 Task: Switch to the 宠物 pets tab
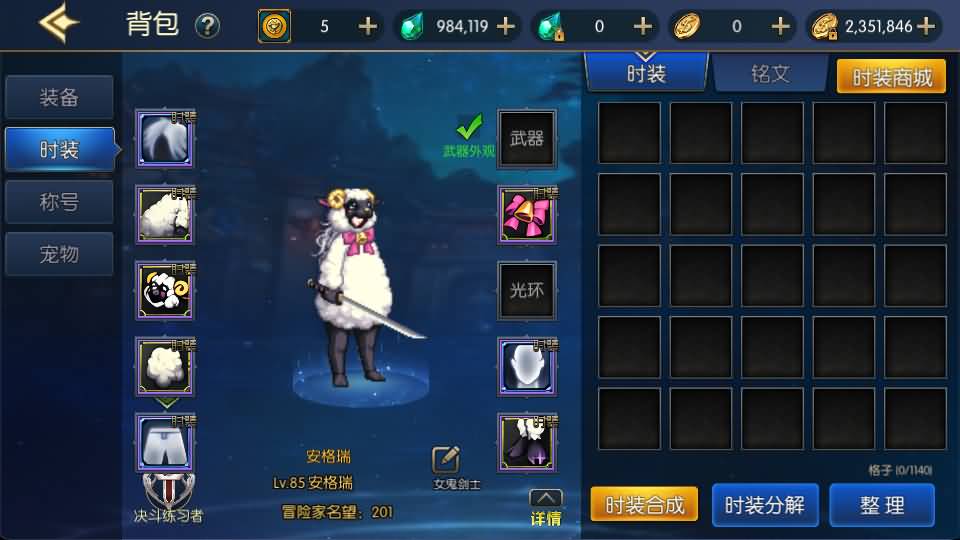tap(59, 254)
